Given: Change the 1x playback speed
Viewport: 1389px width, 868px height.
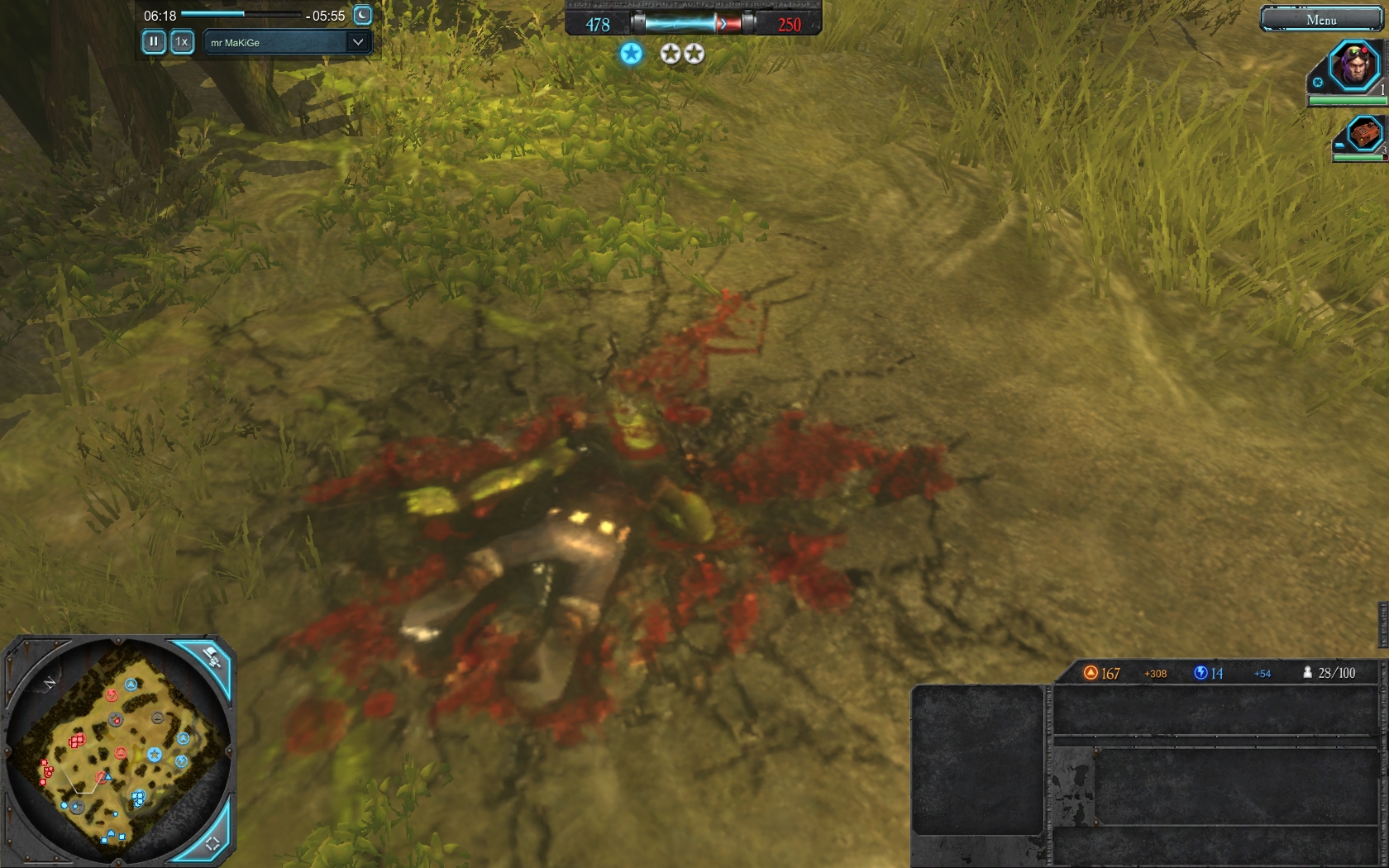Looking at the screenshot, I should [x=182, y=41].
